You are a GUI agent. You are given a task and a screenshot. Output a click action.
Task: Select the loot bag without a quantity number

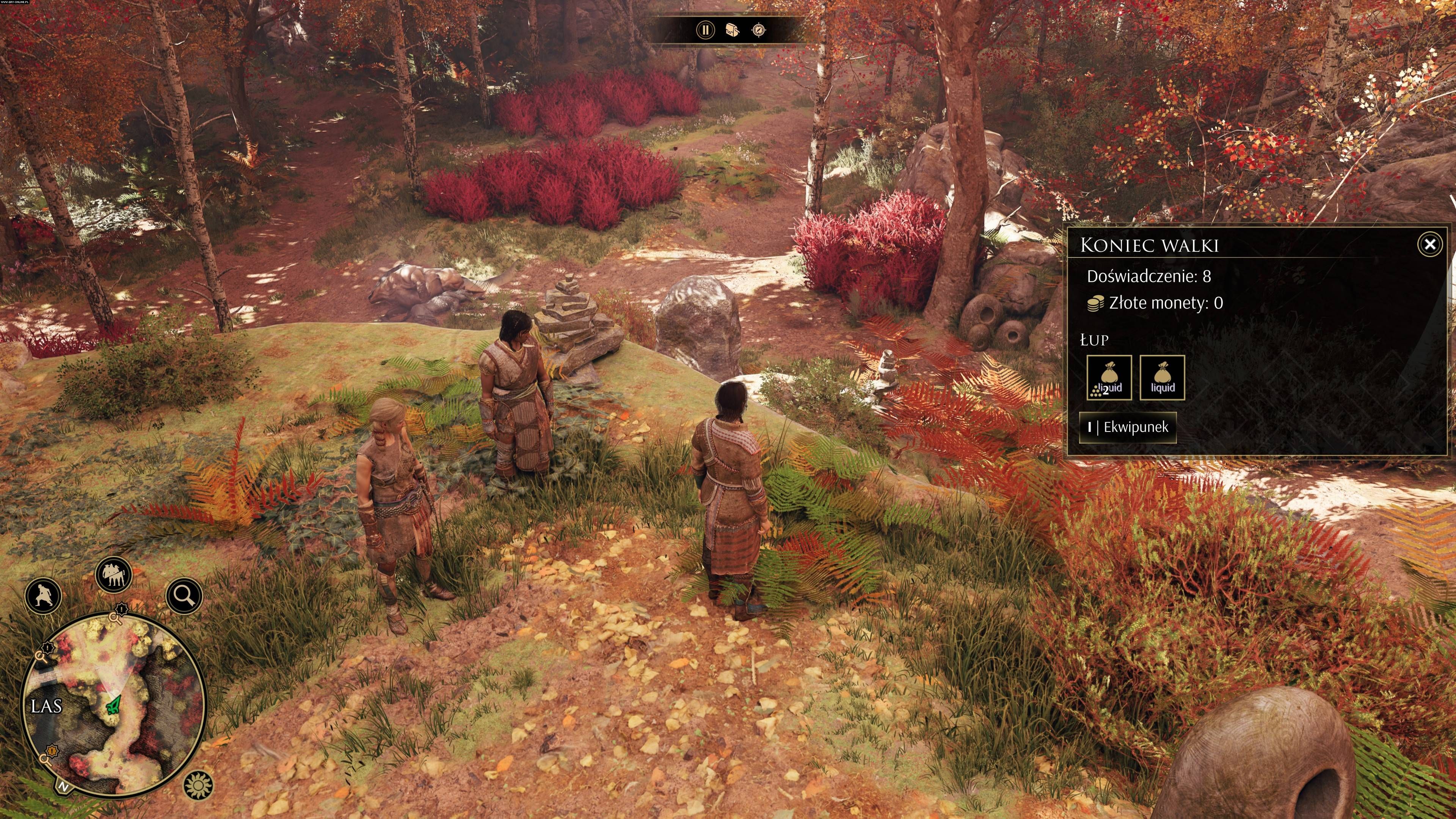click(x=1162, y=378)
